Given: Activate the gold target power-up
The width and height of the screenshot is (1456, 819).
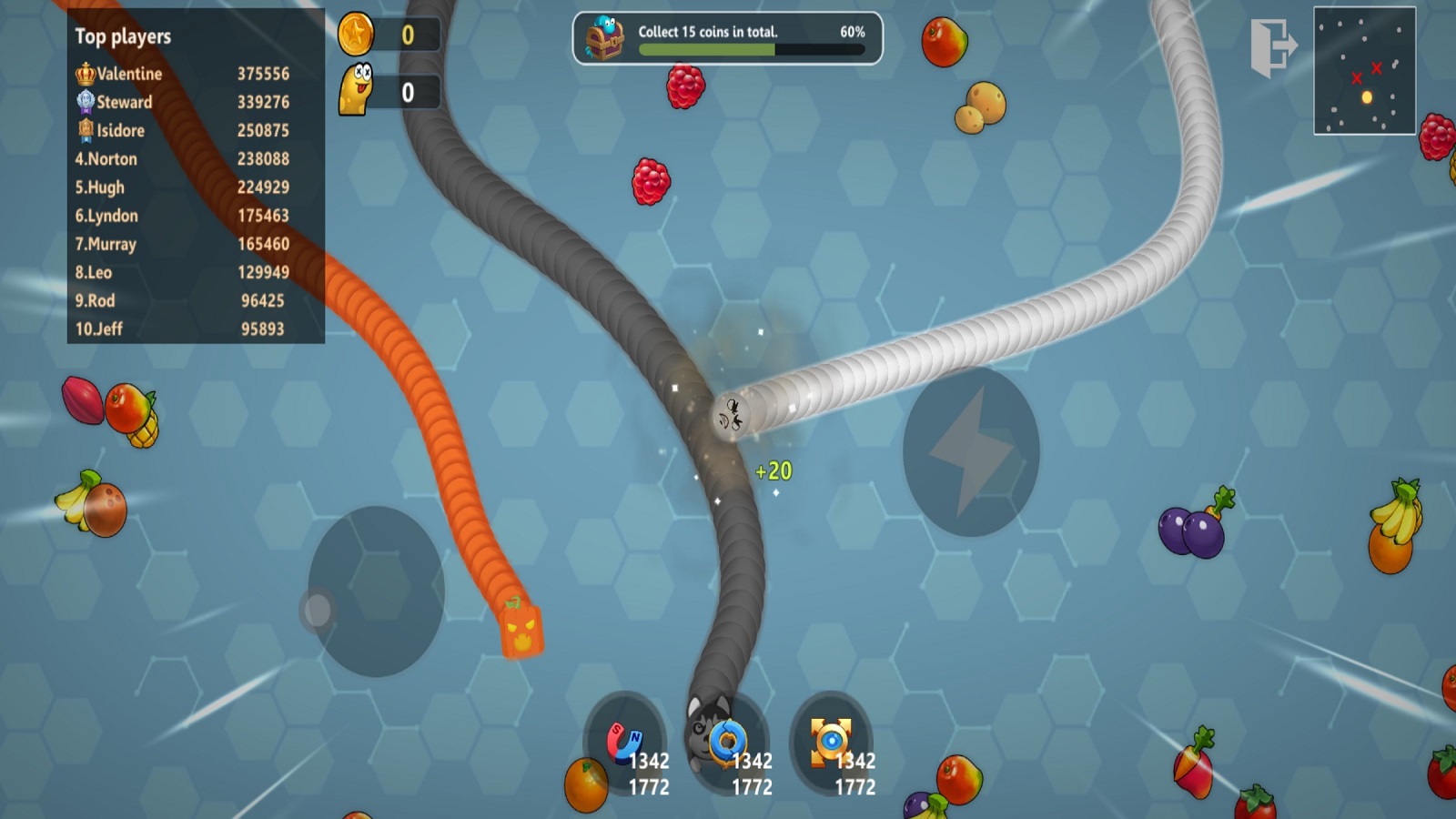Looking at the screenshot, I should pyautogui.click(x=831, y=741).
